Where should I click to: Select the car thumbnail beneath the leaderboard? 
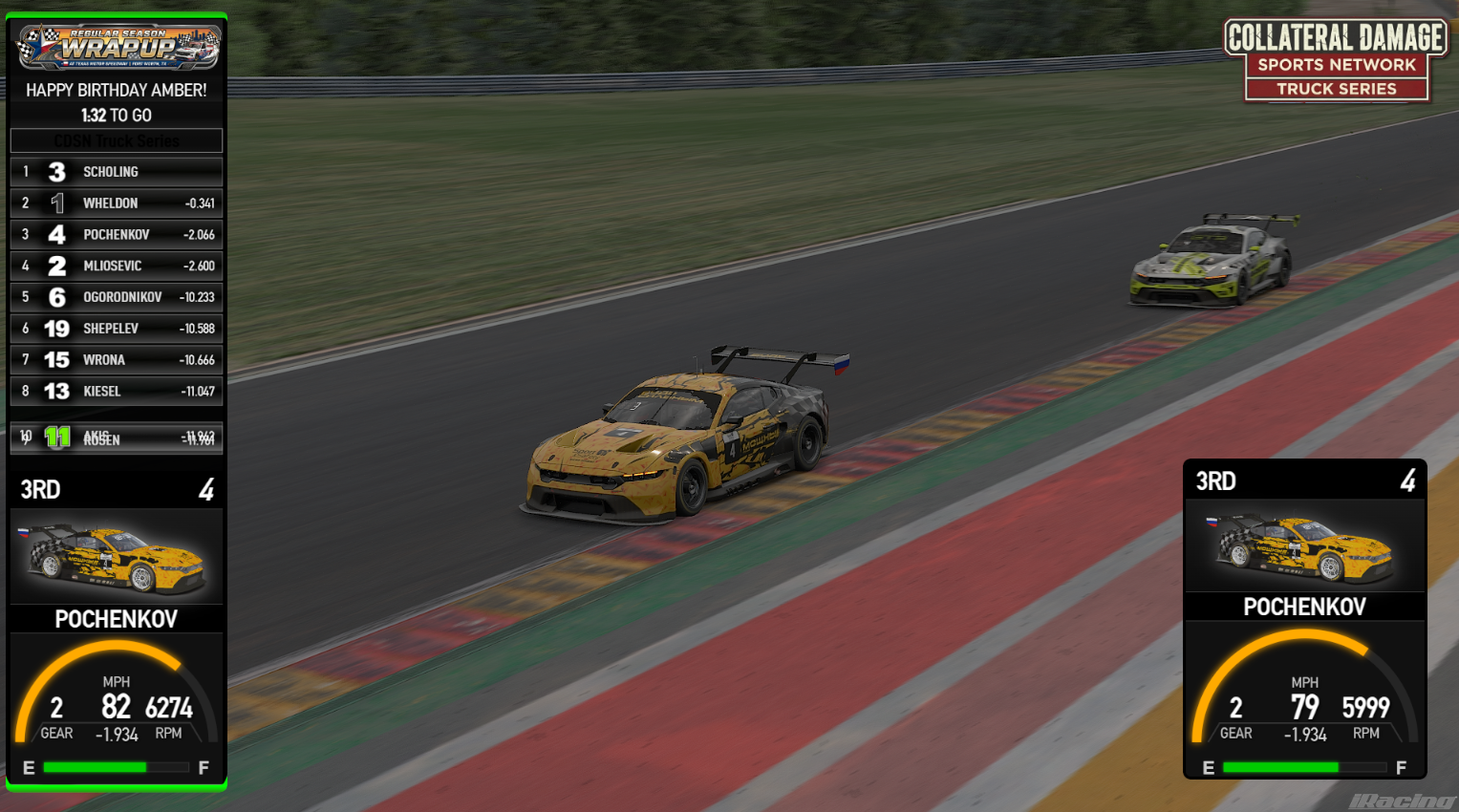coord(117,557)
